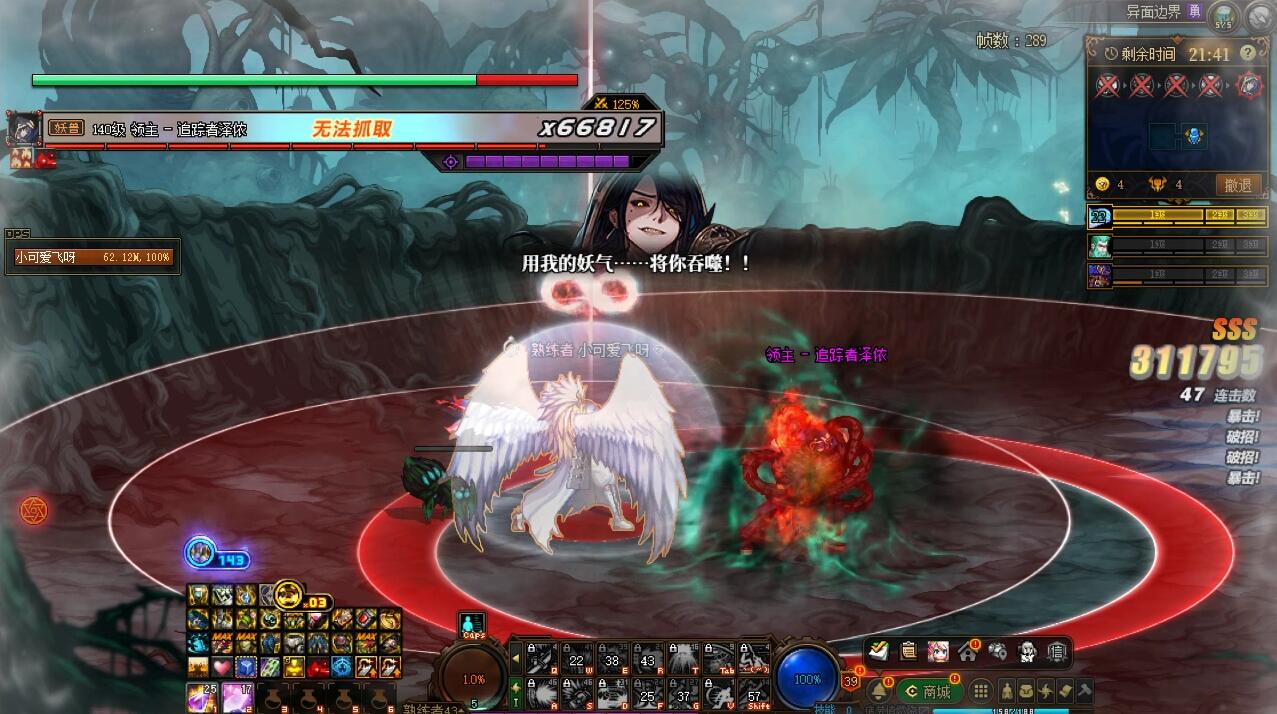Click the question mark help icon
Screen dimensions: 1277x714
[x=1248, y=53]
